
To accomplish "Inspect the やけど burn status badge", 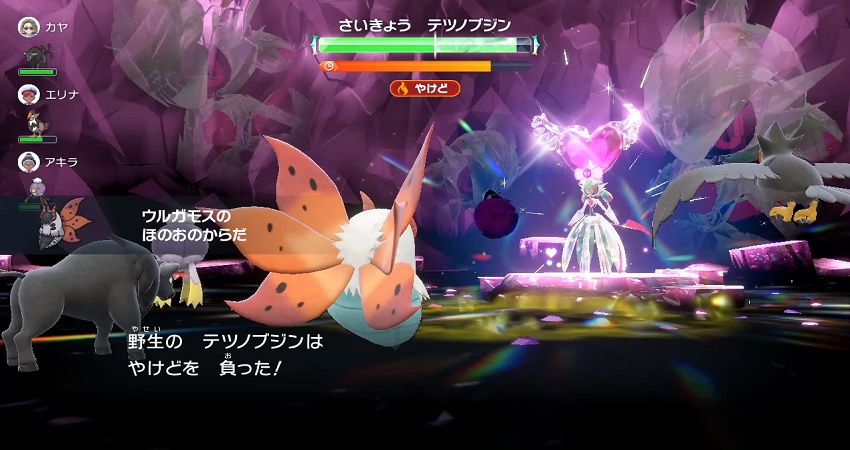I will (x=425, y=88).
